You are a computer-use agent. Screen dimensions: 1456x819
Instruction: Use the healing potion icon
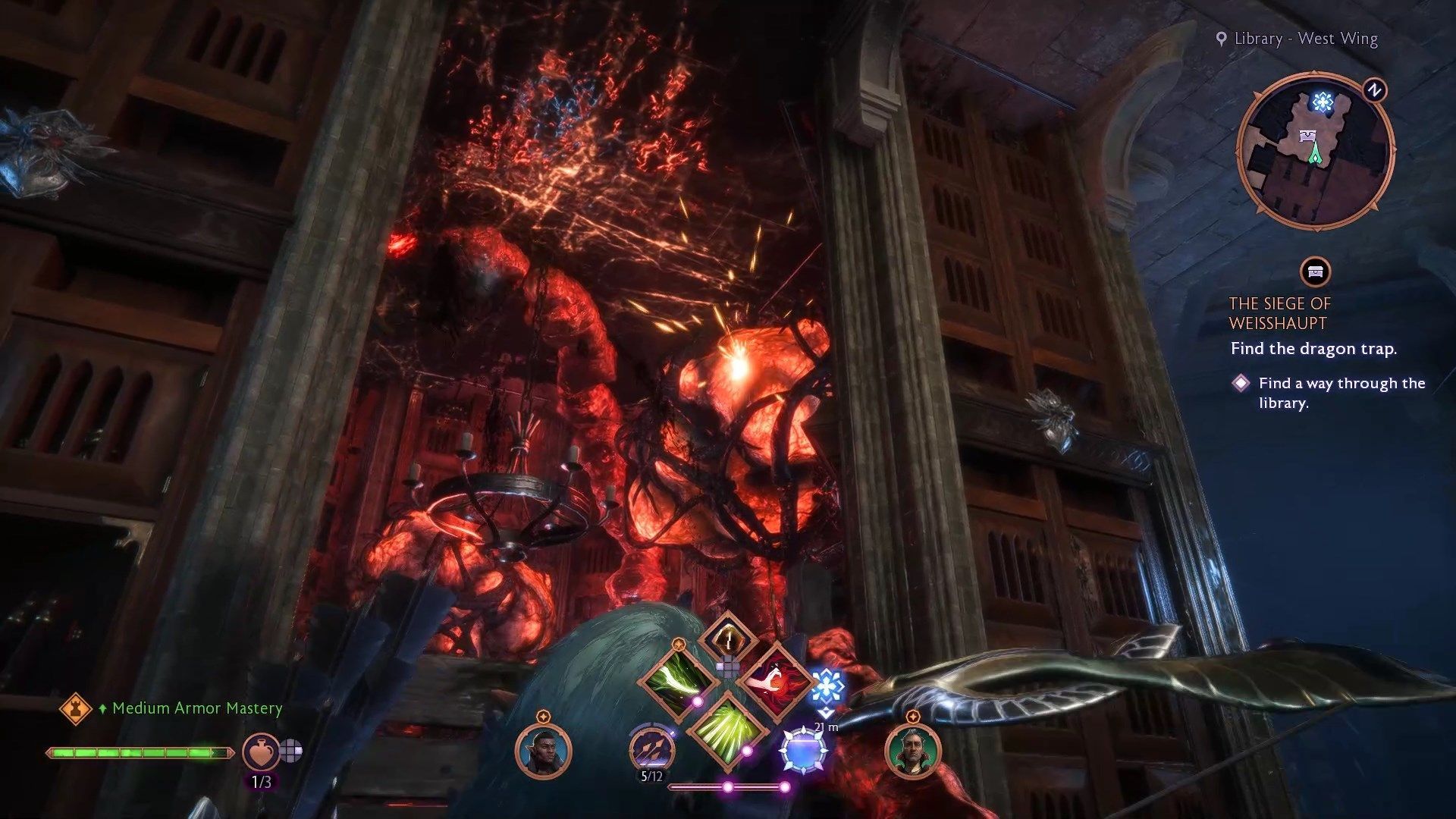coord(260,752)
